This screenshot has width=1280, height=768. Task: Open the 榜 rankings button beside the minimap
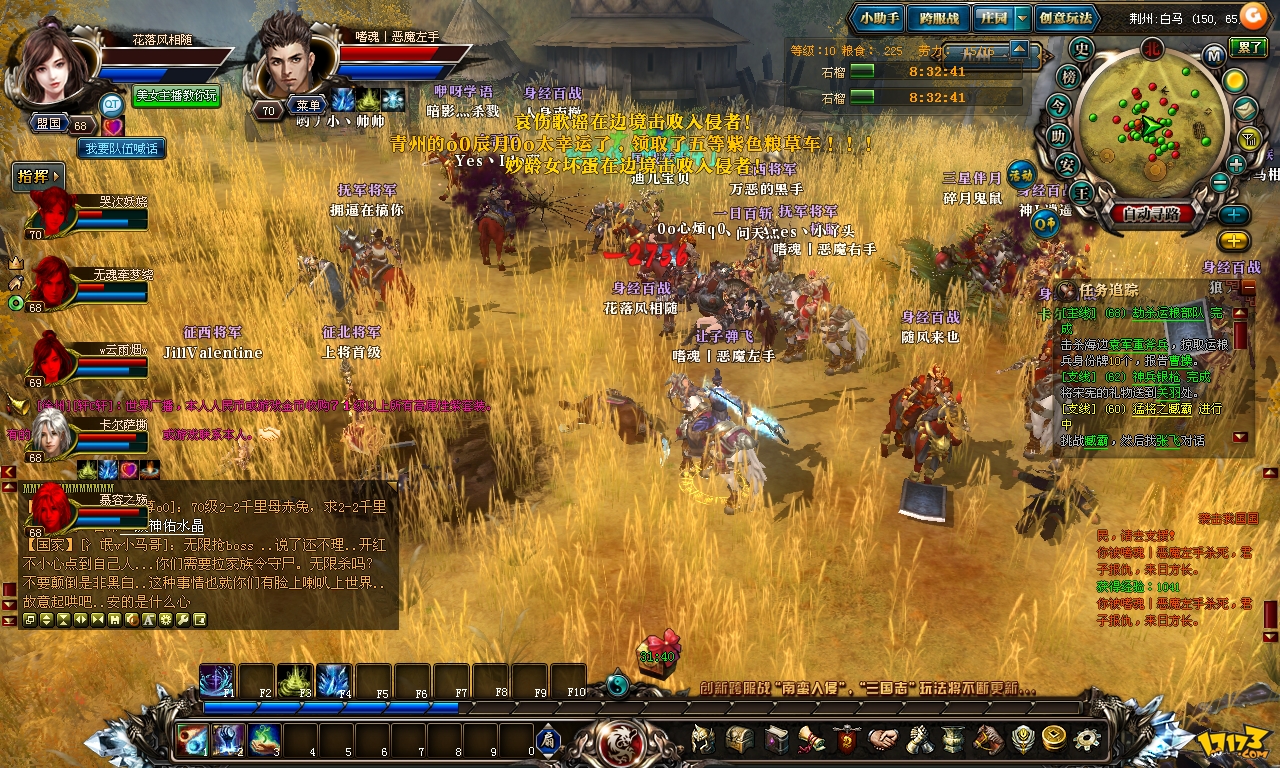click(1069, 77)
